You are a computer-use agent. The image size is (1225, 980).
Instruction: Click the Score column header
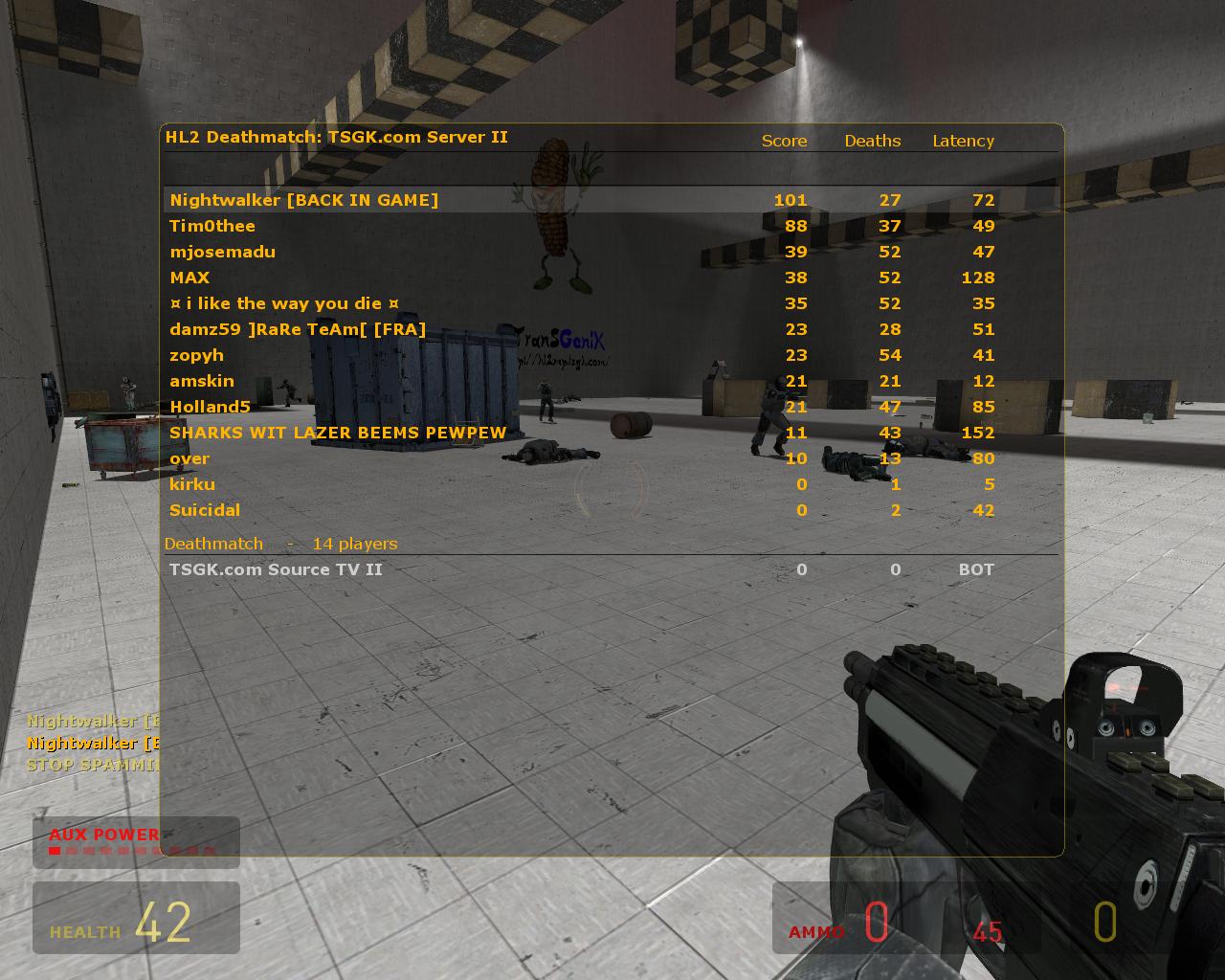click(x=784, y=141)
